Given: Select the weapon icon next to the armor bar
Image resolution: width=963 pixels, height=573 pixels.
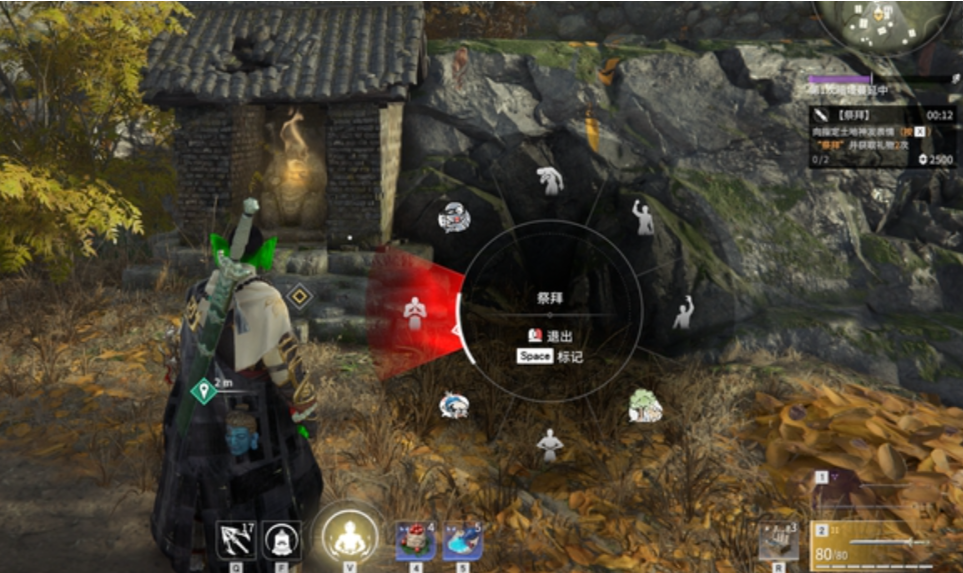Looking at the screenshot, I should (777, 540).
